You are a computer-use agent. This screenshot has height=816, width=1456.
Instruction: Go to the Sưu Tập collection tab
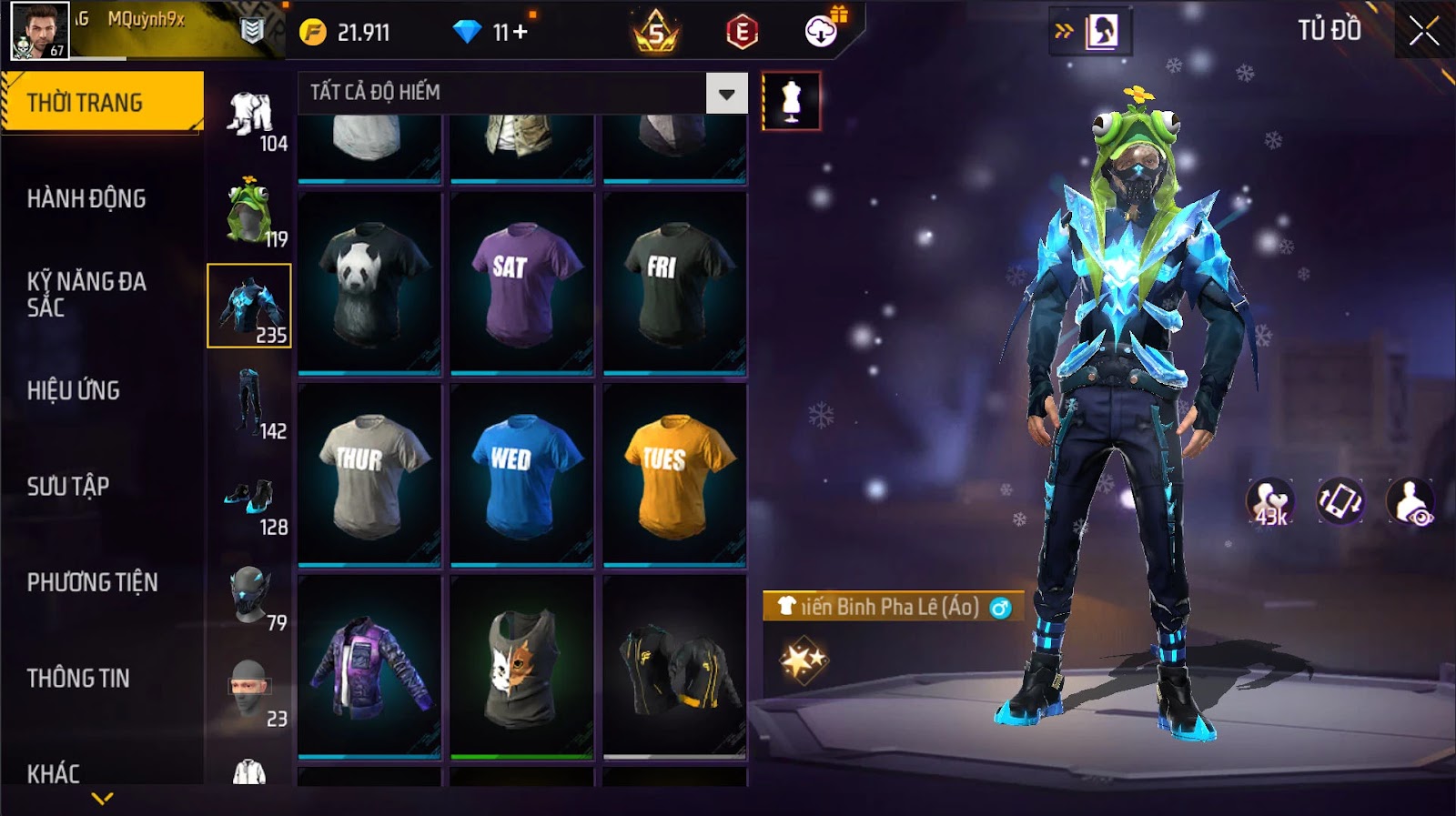[x=68, y=486]
